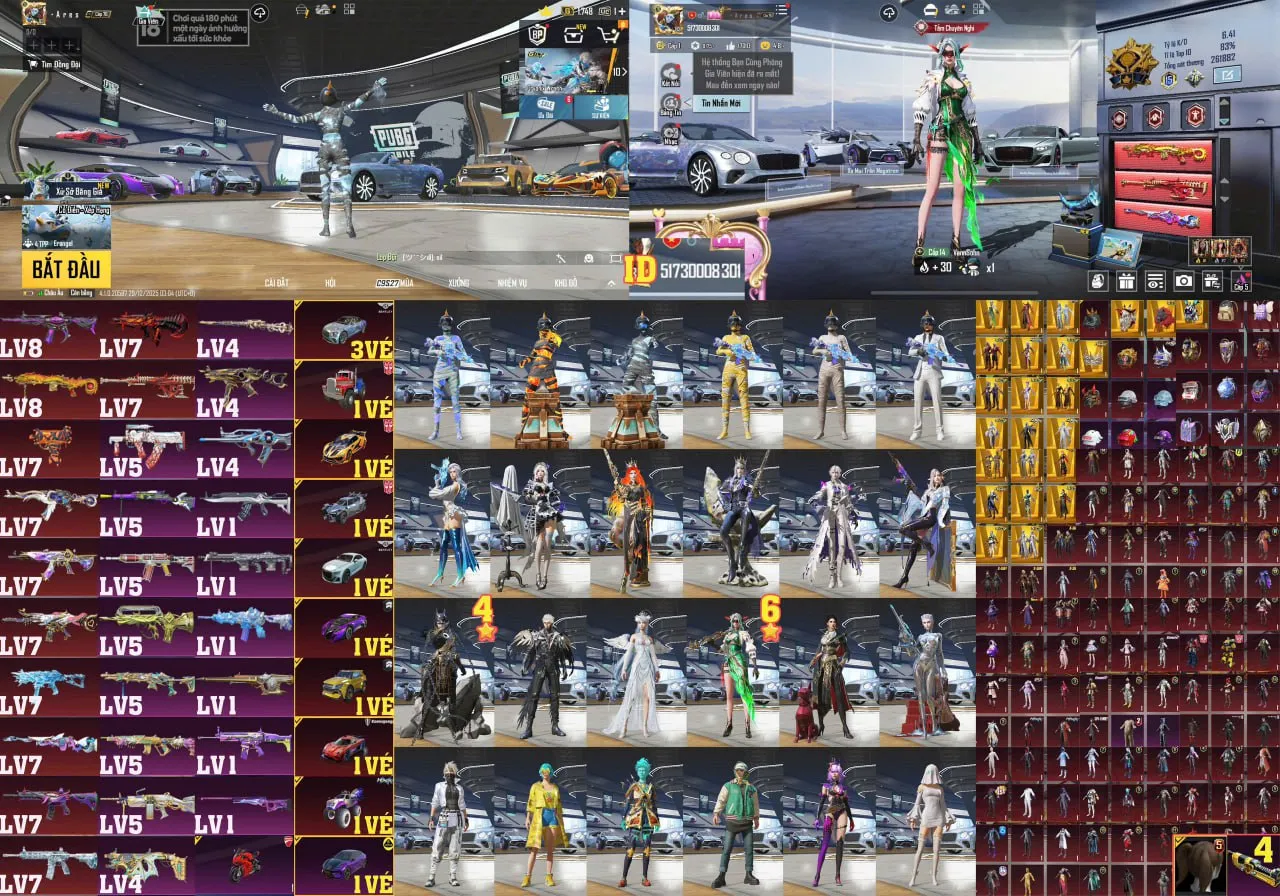Open the NHIỆM VỤ missions menu
Image resolution: width=1280 pixels, height=896 pixels.
coord(511,283)
